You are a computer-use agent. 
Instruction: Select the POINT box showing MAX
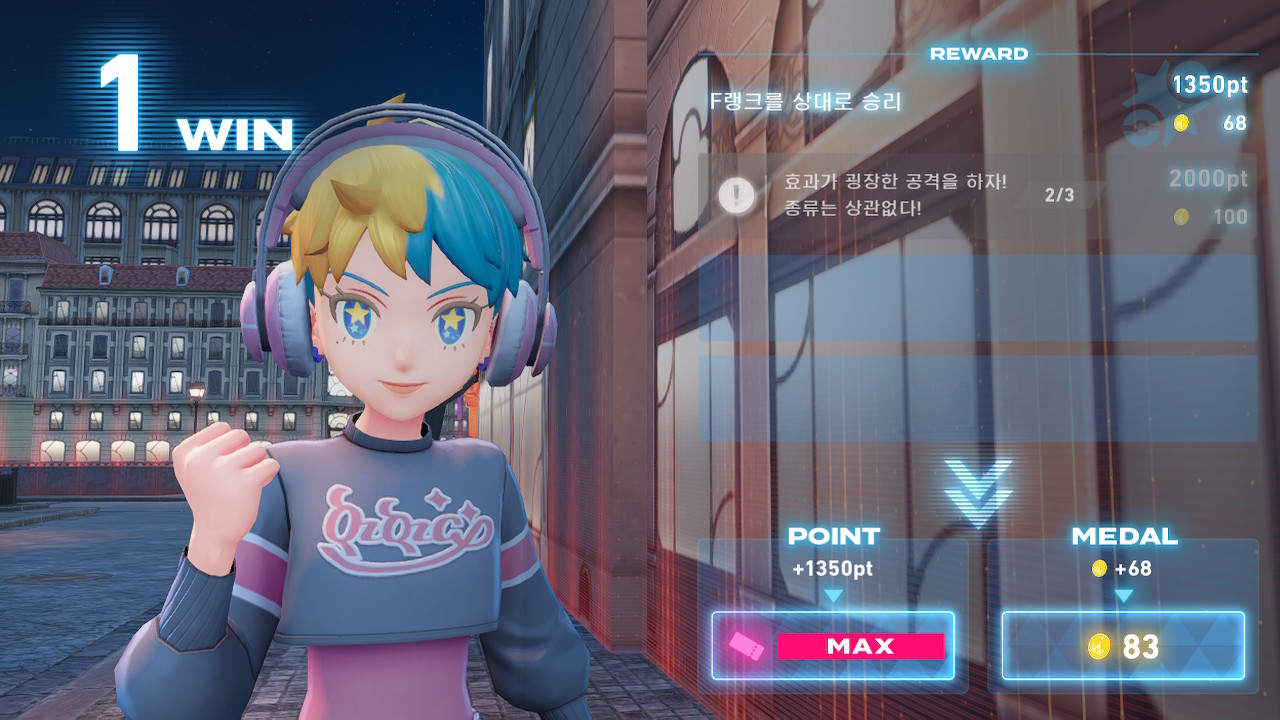(833, 646)
